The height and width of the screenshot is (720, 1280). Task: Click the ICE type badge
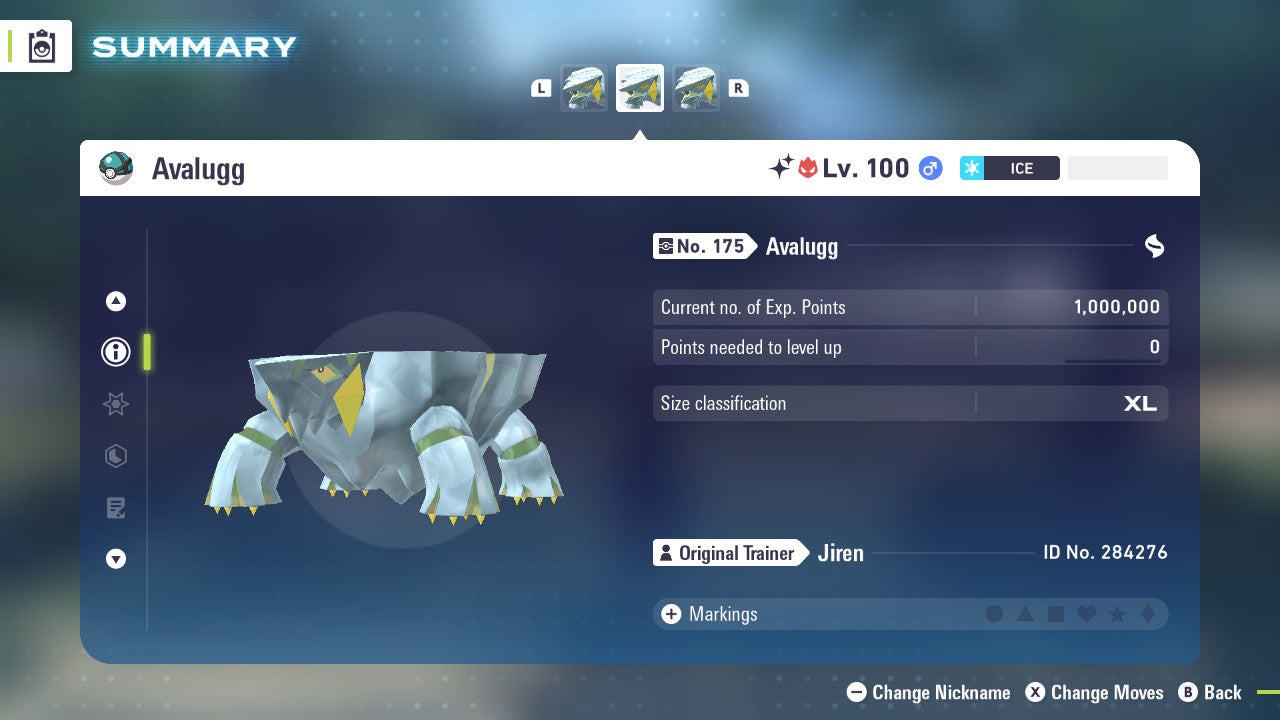point(1010,168)
